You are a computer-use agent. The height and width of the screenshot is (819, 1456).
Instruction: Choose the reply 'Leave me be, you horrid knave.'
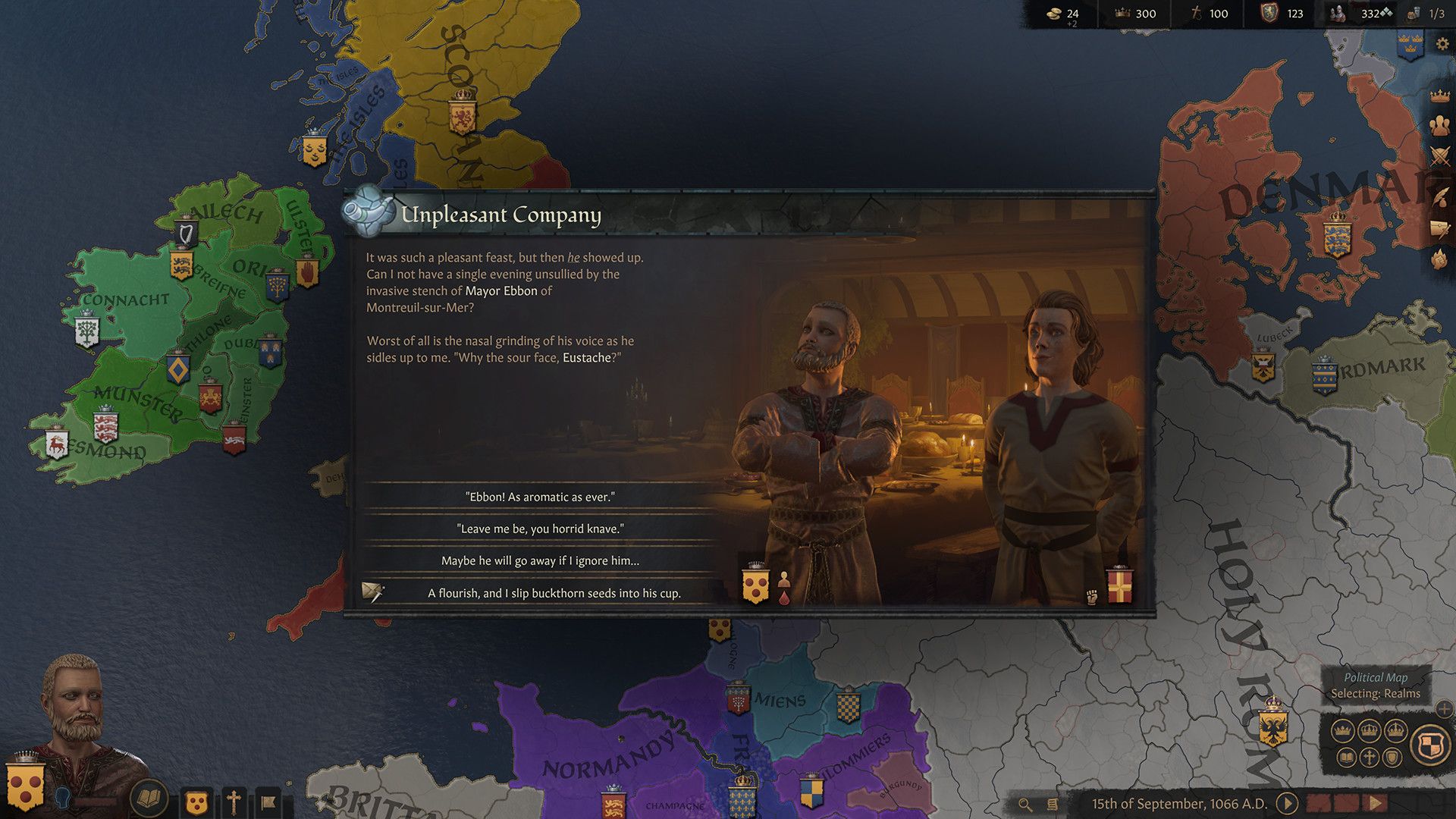click(542, 529)
